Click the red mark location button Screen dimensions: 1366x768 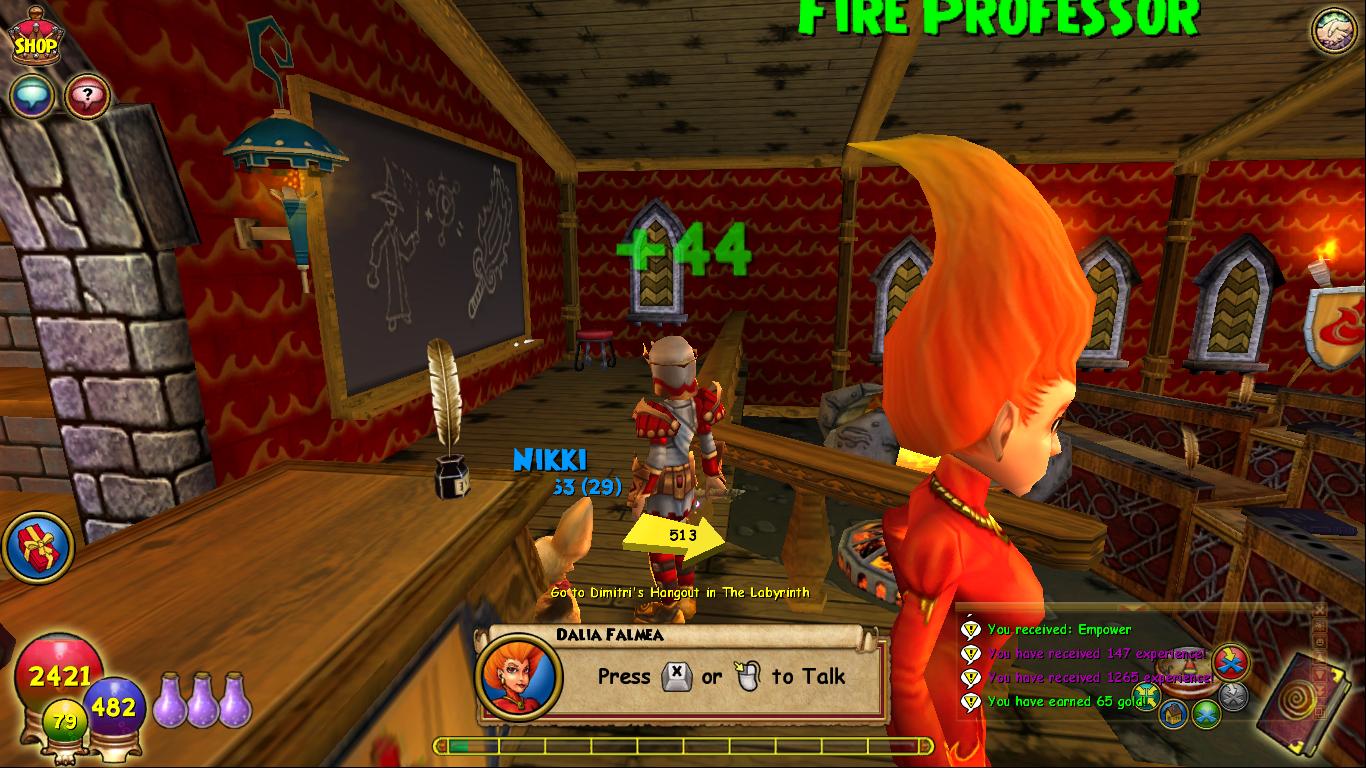tap(1229, 662)
